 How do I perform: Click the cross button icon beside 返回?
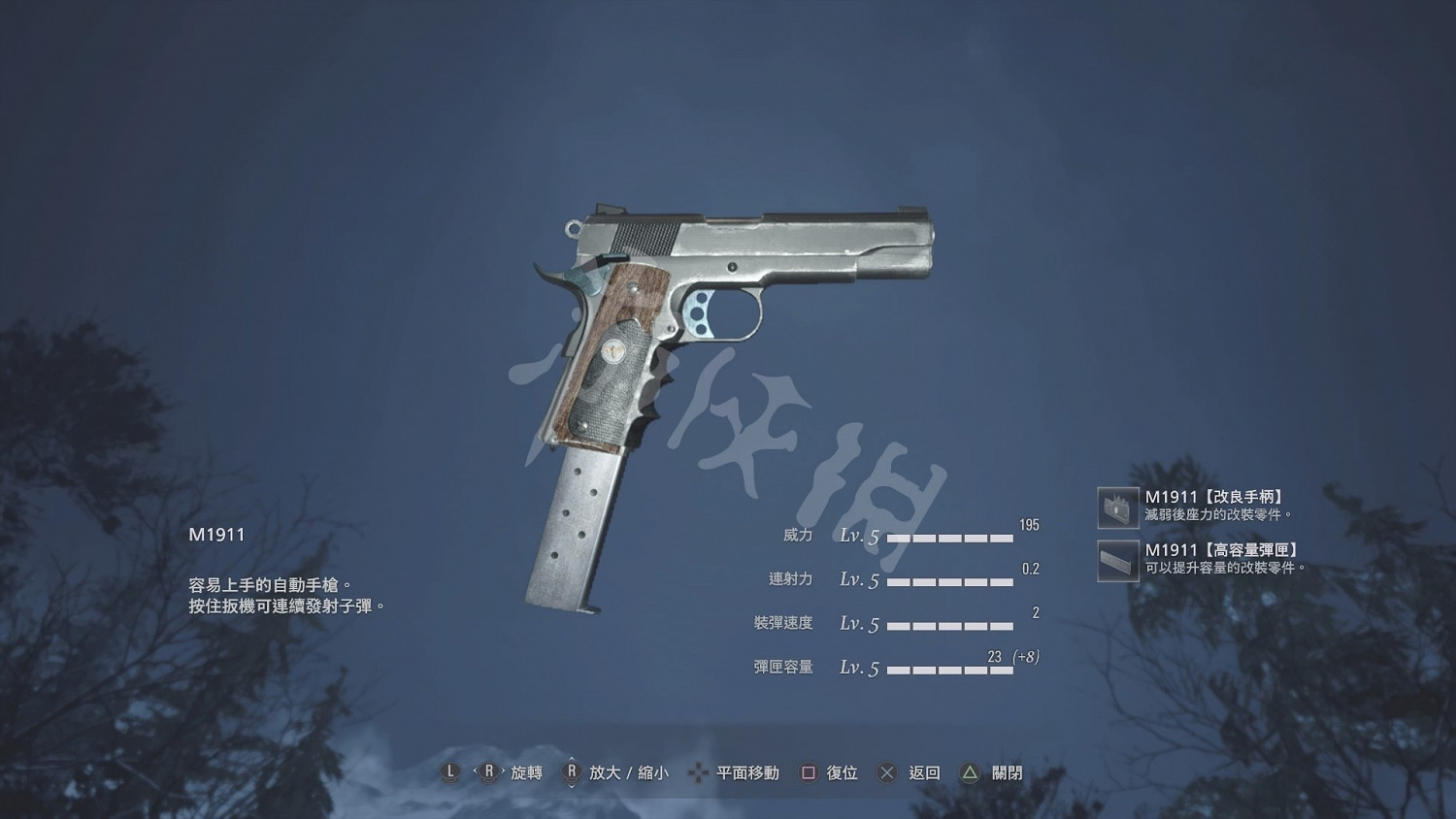(x=886, y=772)
